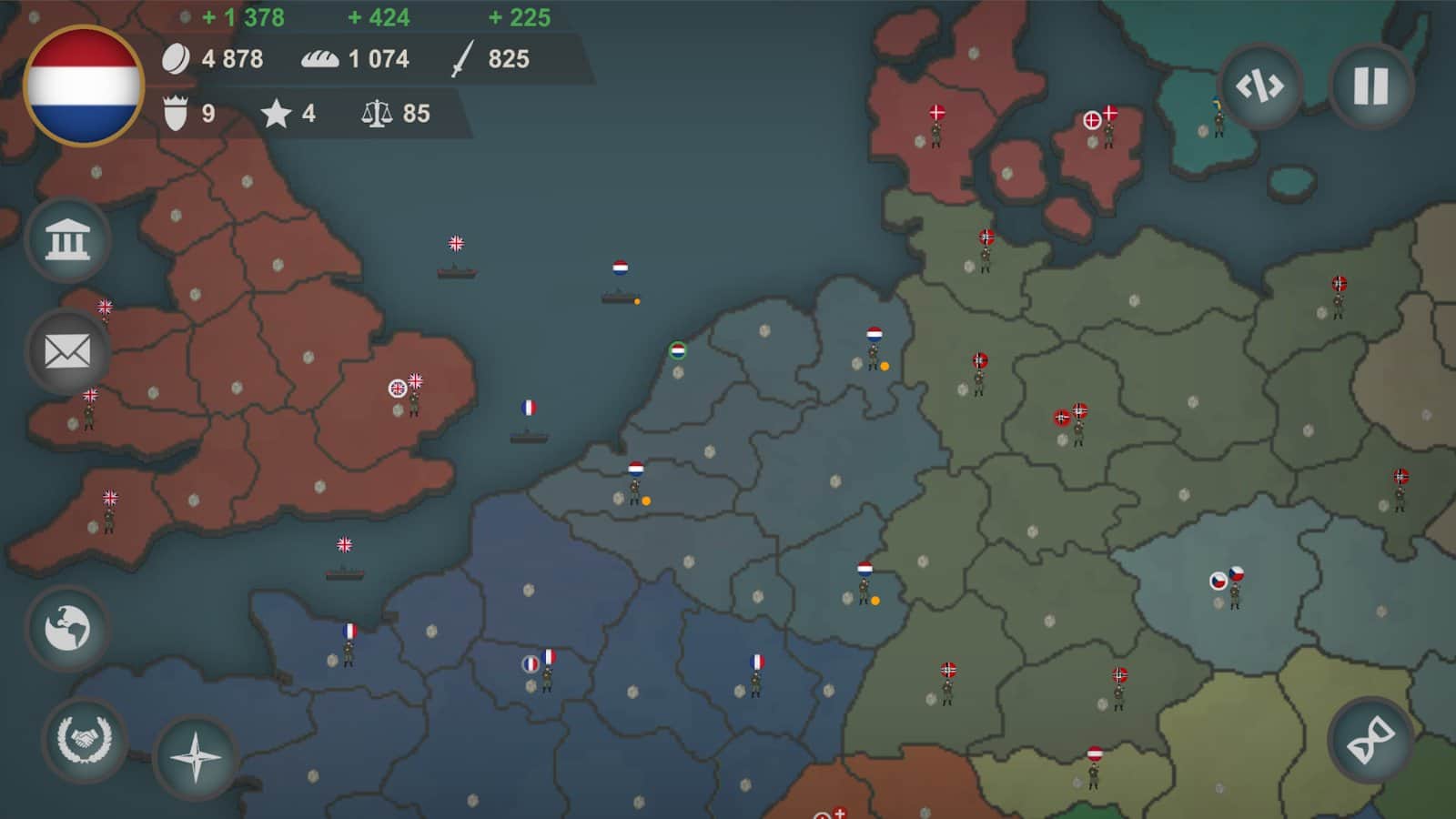
Task: Select the alliance star compass icon
Action: pyautogui.click(x=196, y=758)
